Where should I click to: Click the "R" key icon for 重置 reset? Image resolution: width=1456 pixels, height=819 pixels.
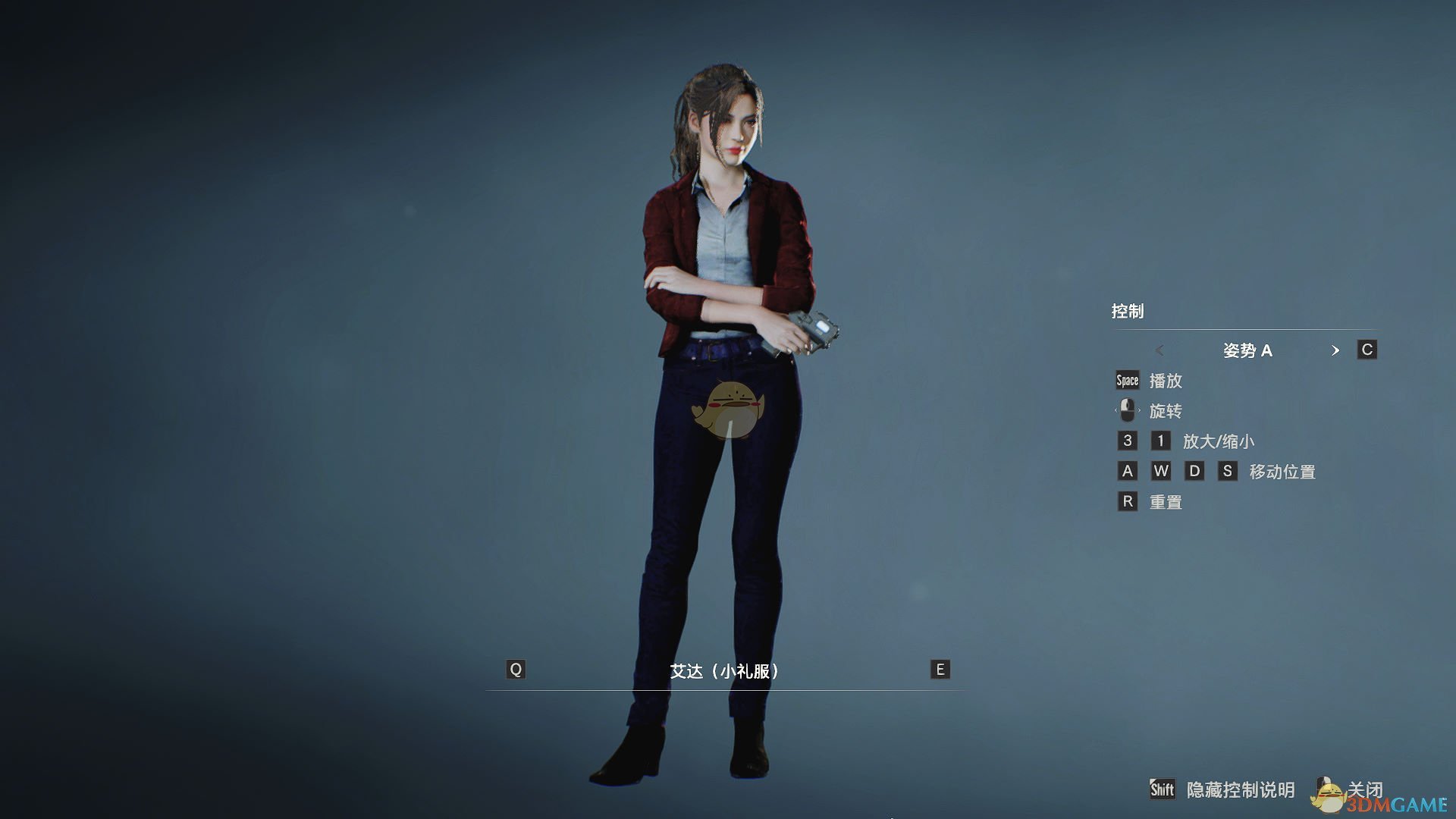[x=1127, y=501]
